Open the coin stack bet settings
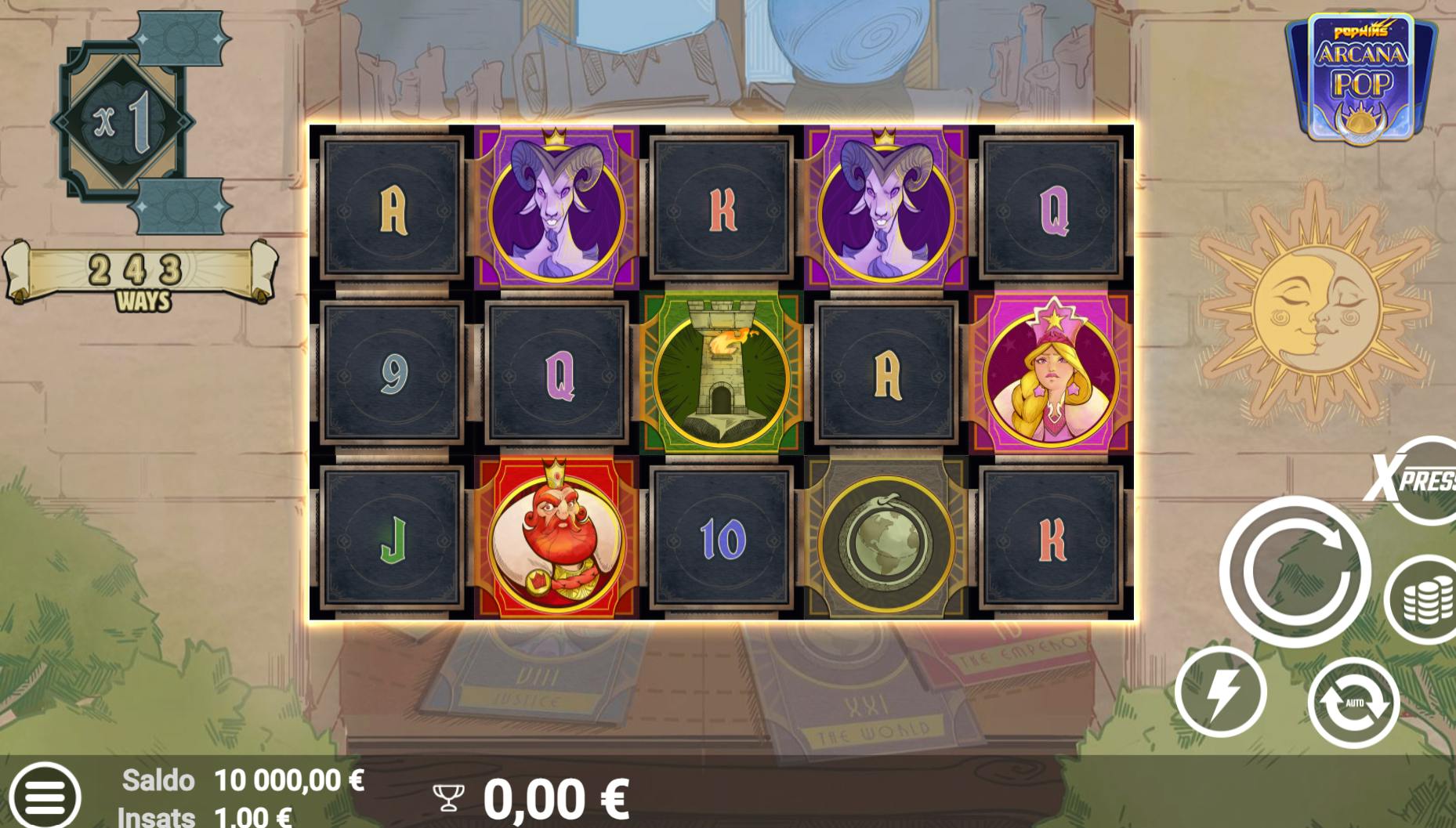 tap(1424, 600)
